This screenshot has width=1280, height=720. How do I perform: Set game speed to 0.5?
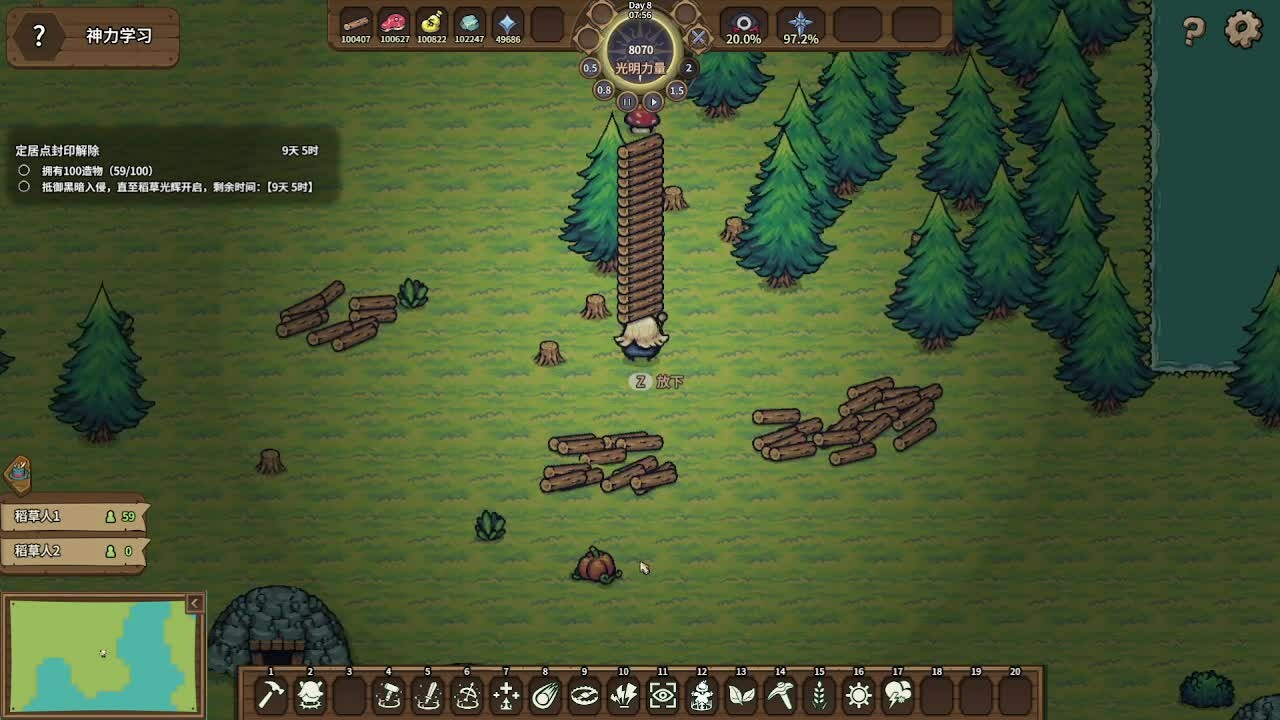590,68
